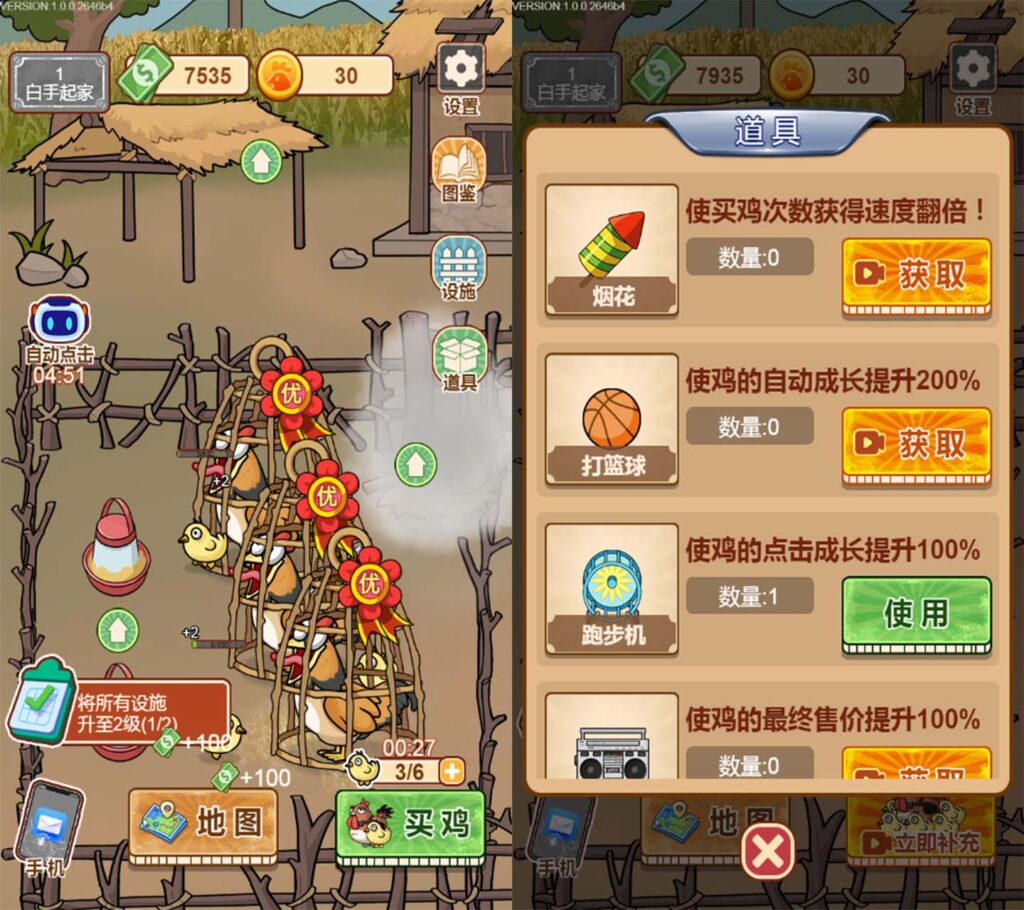Screen dimensions: 1024x910
Task: Select the 烟花 firework thumbnail
Action: point(611,250)
